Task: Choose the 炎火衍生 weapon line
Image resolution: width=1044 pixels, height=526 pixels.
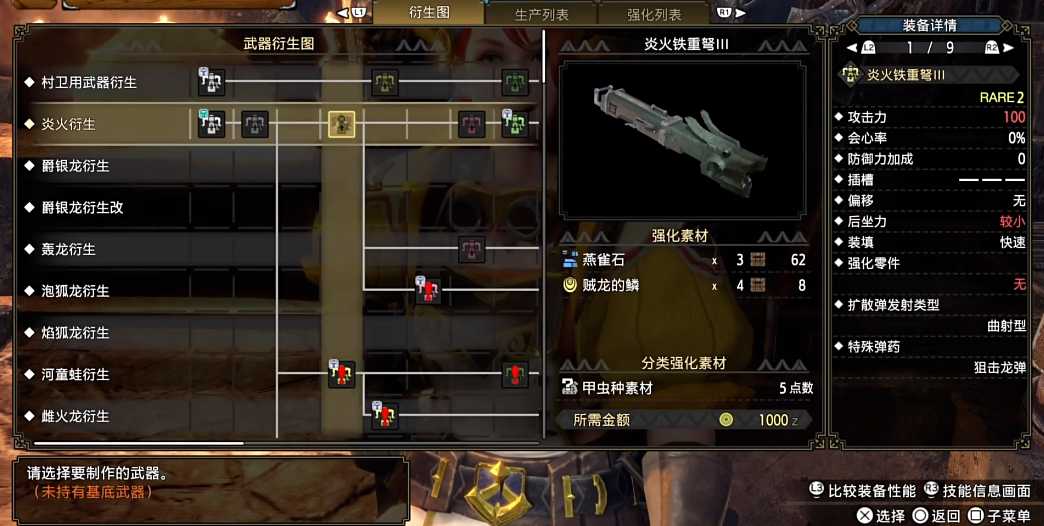Action: [x=68, y=124]
